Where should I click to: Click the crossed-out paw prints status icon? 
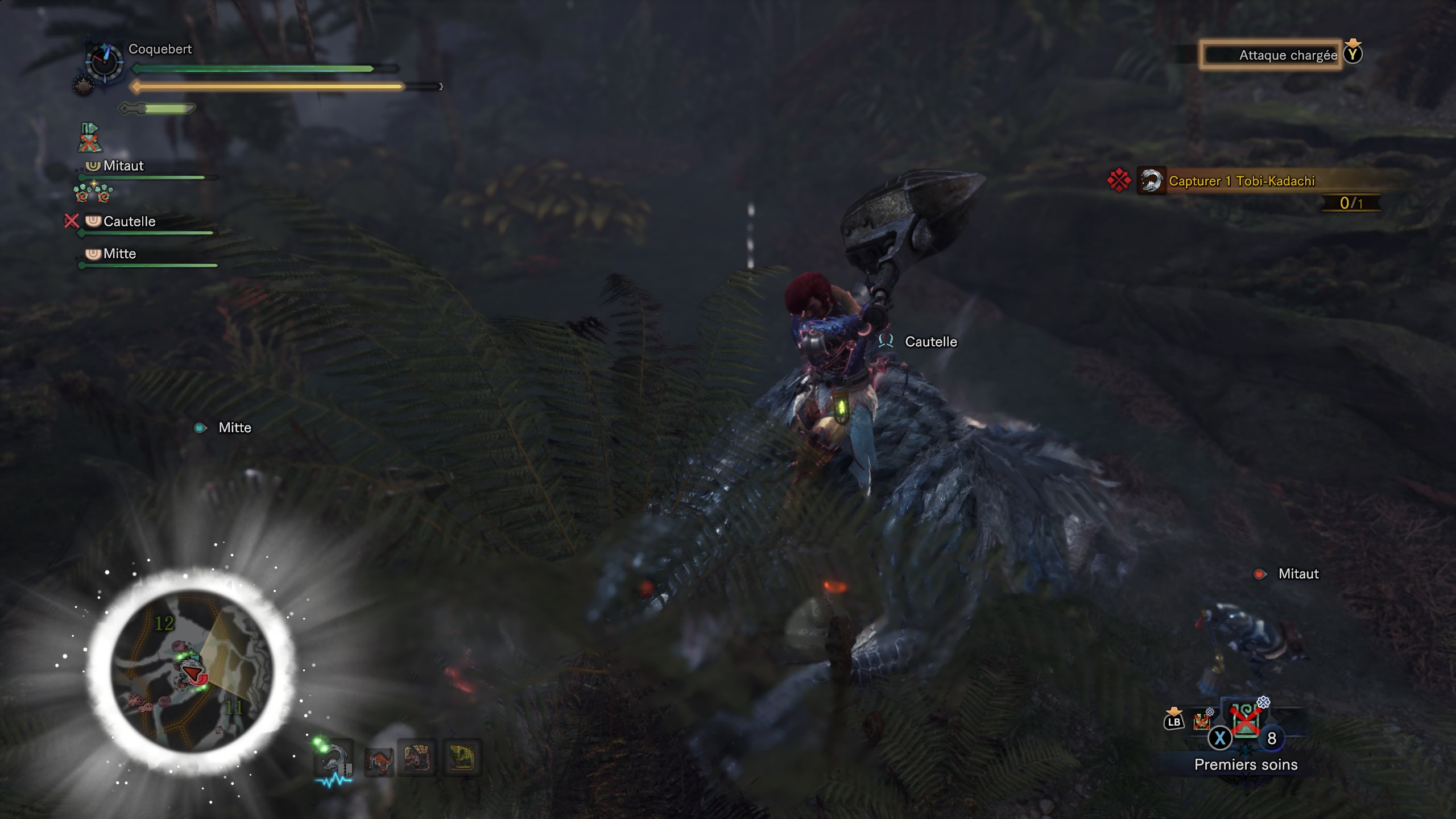(x=93, y=193)
